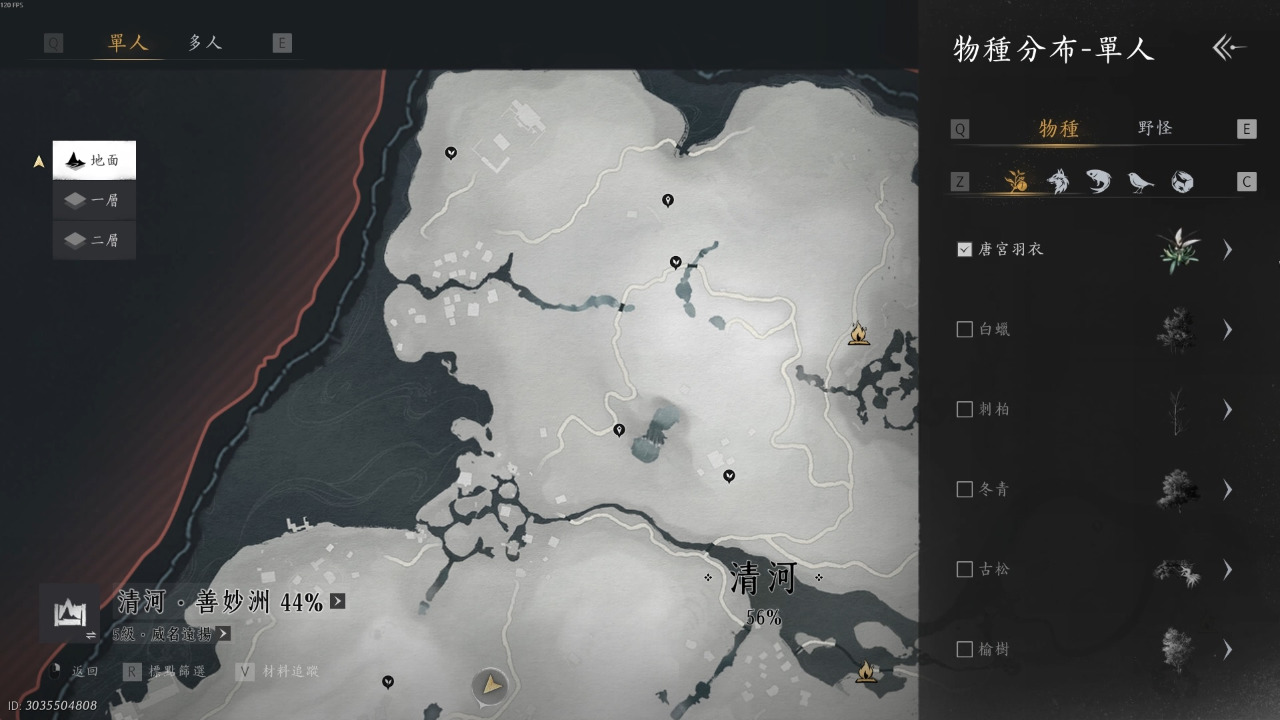
Task: Open the 野怪 monsters tab
Action: (1155, 128)
